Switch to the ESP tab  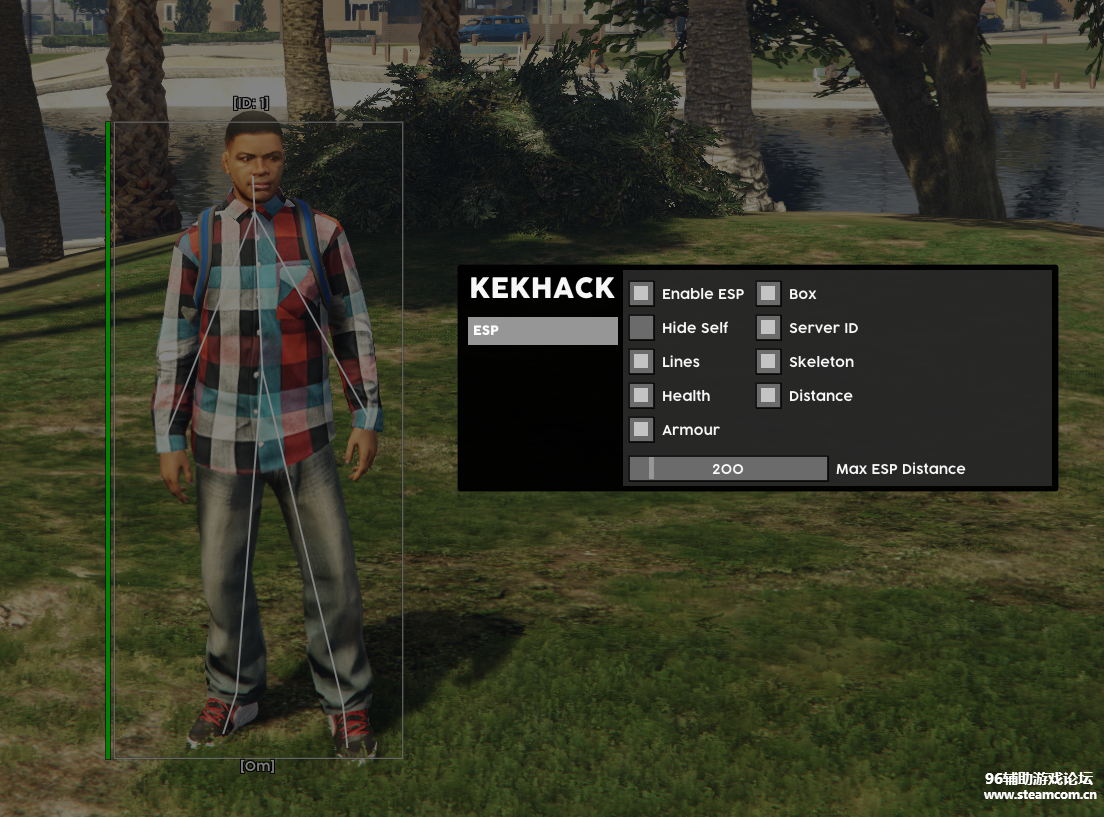pyautogui.click(x=542, y=331)
